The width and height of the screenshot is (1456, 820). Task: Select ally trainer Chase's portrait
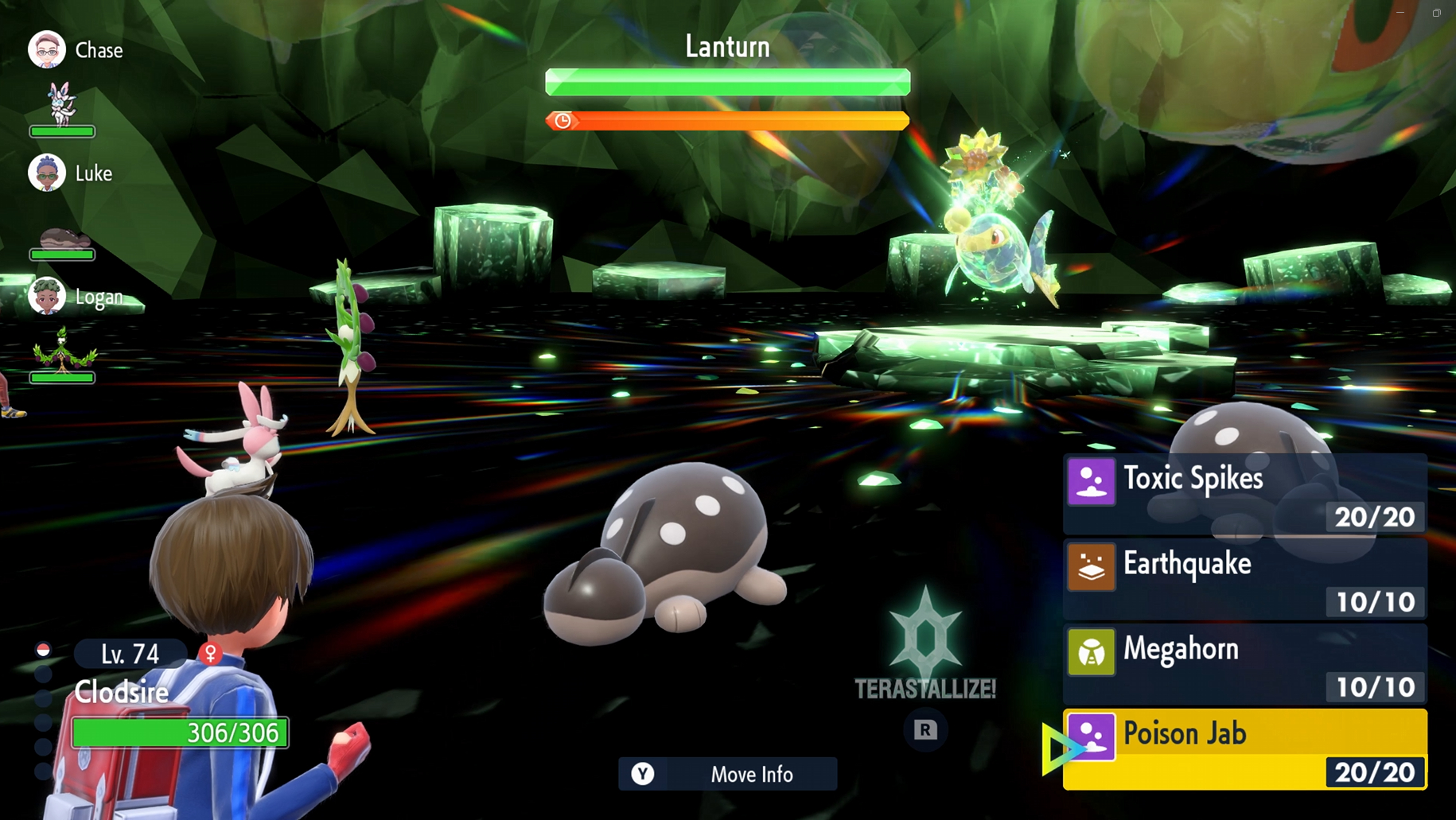click(x=47, y=50)
